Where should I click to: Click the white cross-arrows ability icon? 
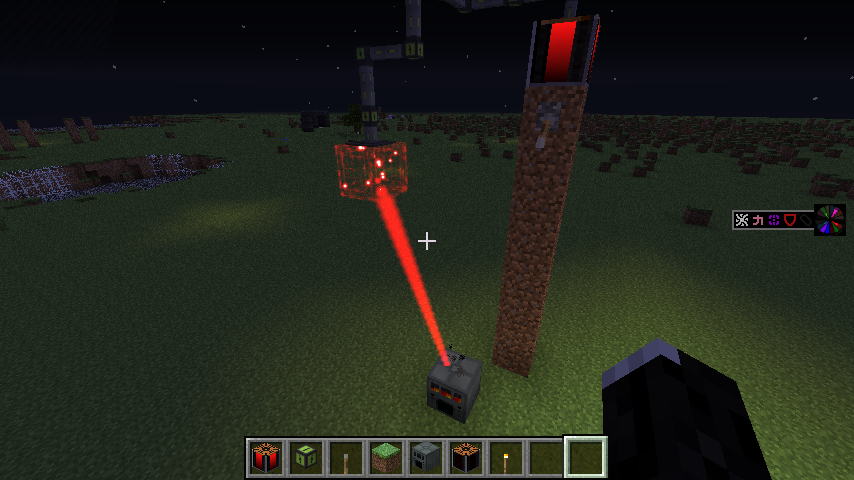[x=742, y=220]
